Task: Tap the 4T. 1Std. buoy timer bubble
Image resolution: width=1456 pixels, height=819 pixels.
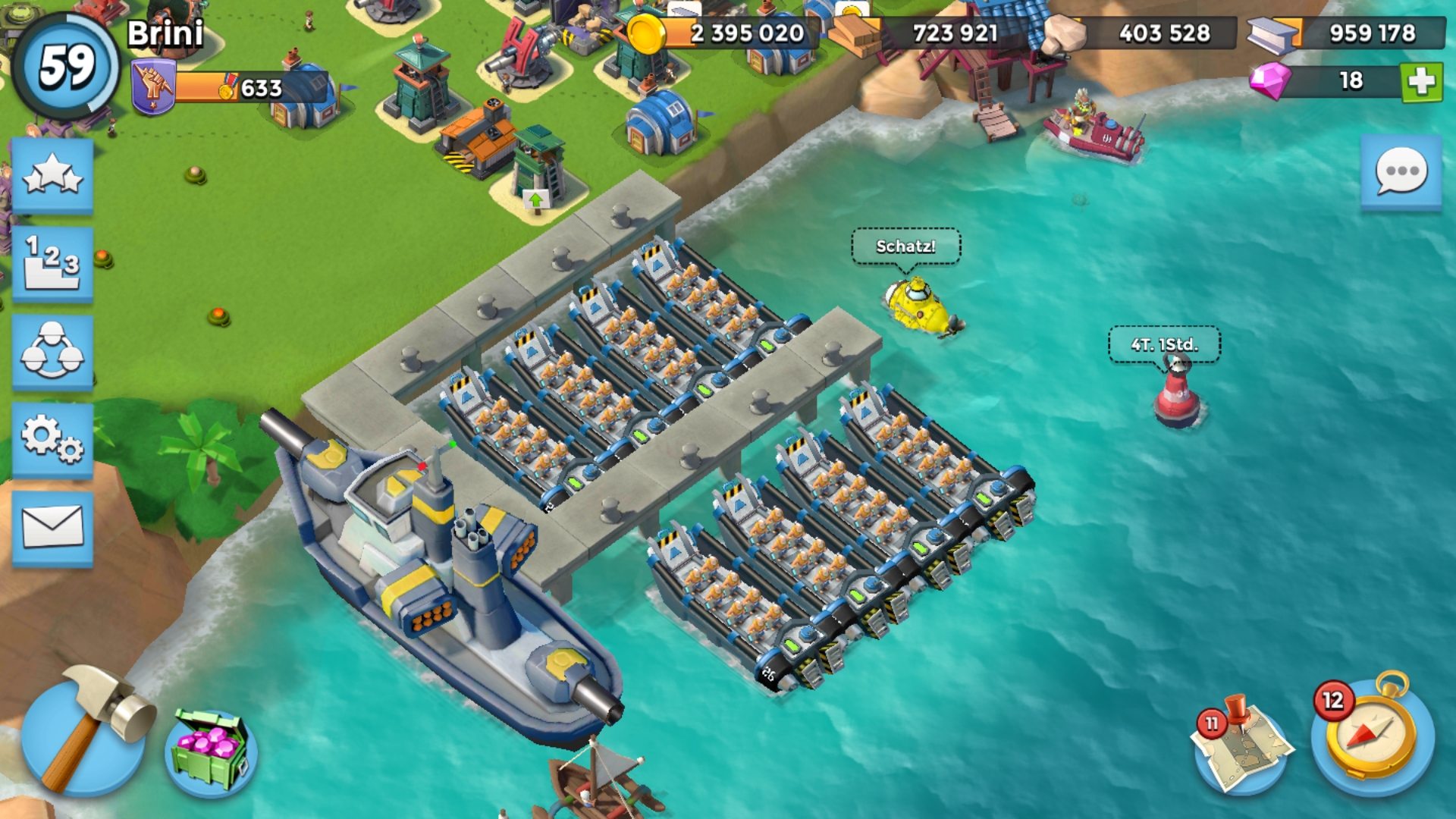Action: pyautogui.click(x=1164, y=345)
